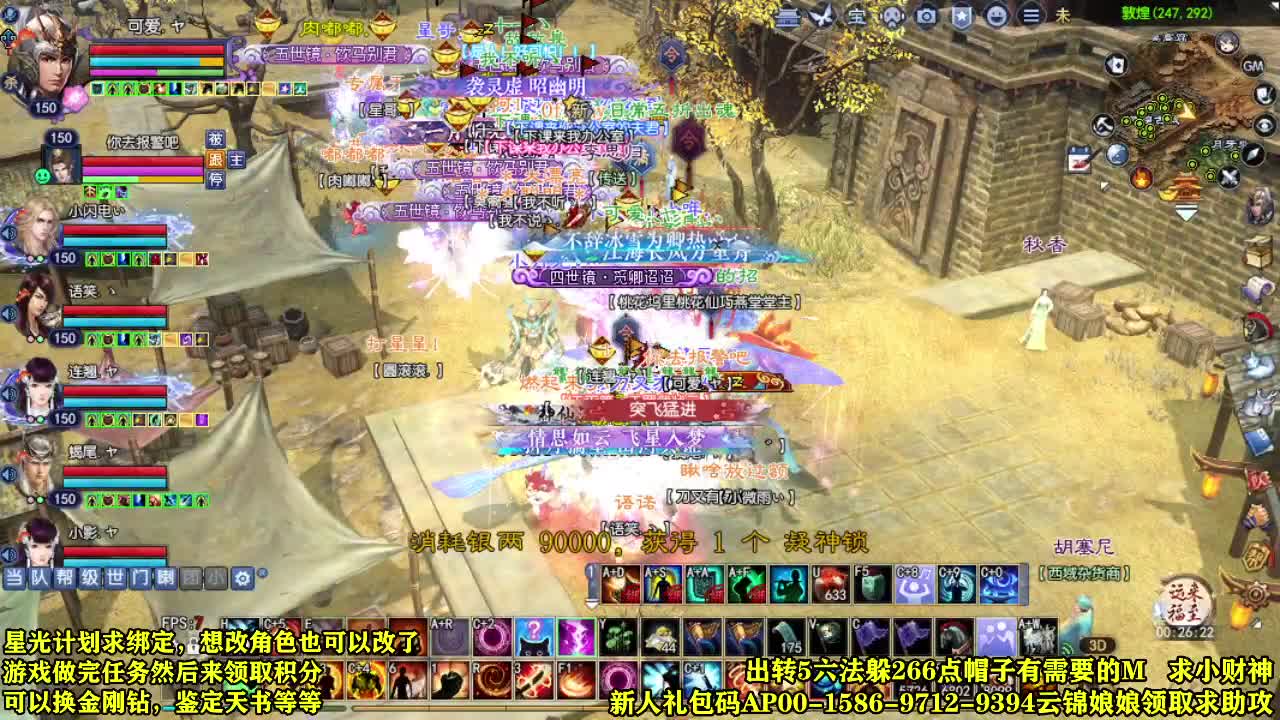Screen dimensions: 1280x720
Task: Click the shield star achievement icon
Action: pyautogui.click(x=962, y=16)
